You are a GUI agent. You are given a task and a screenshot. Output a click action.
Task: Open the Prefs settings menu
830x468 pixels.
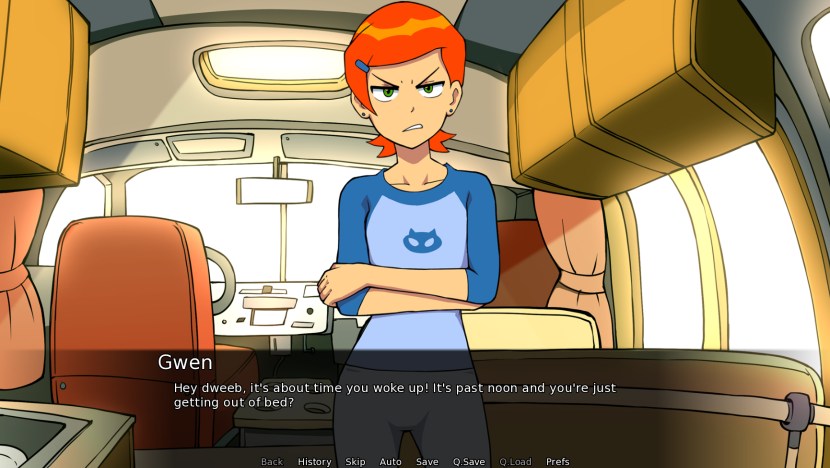pos(558,462)
